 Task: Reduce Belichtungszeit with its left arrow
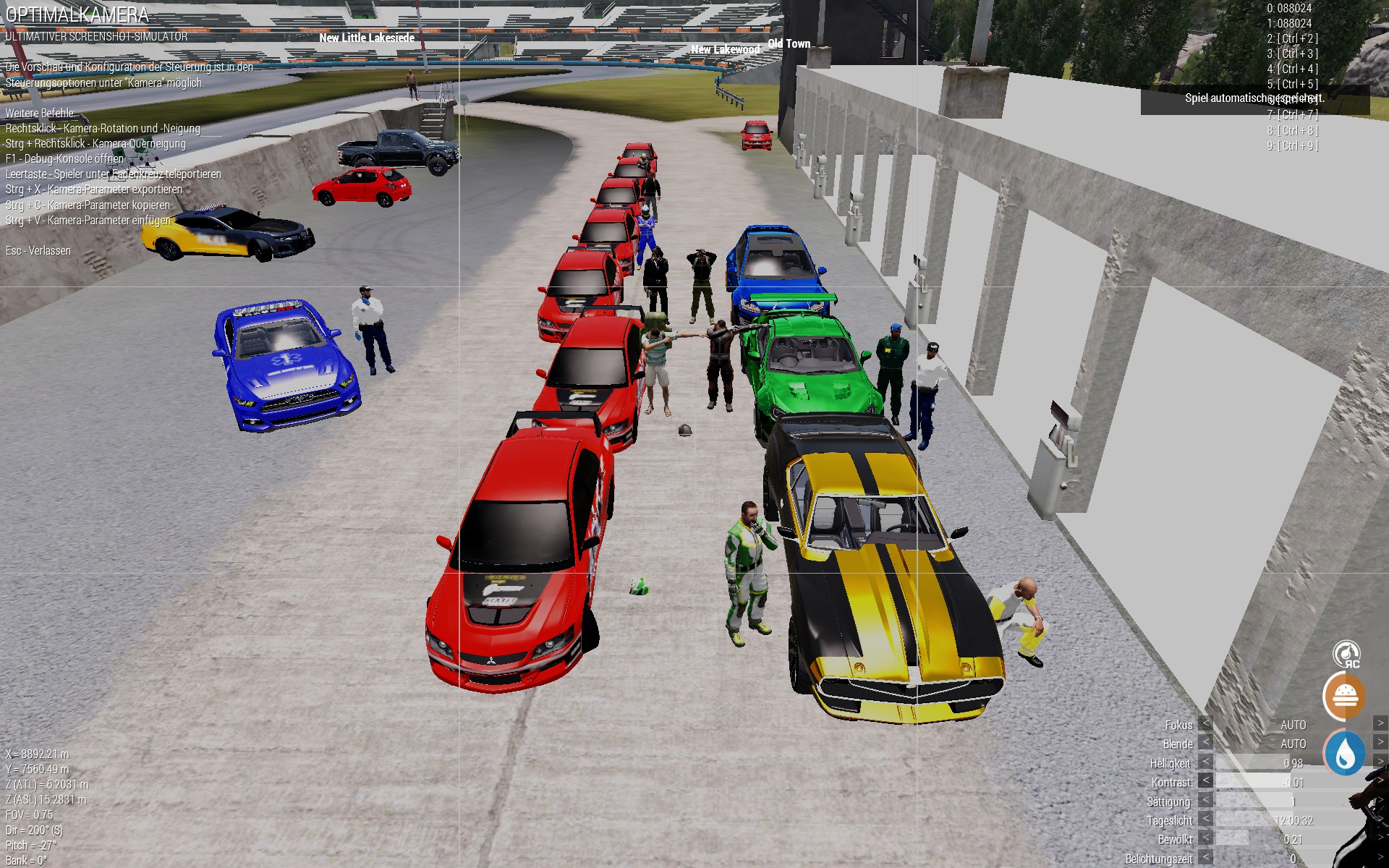point(1205,858)
